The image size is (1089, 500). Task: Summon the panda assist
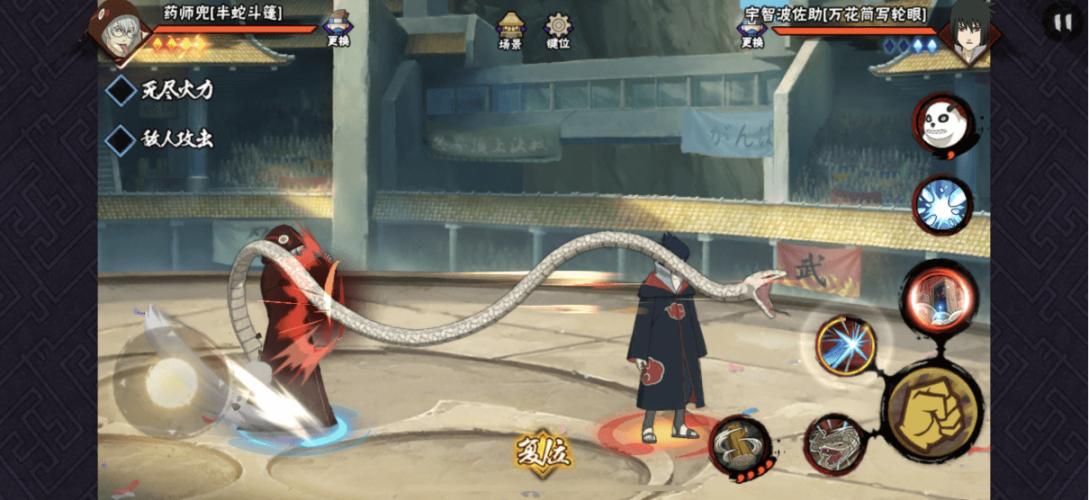pos(941,125)
